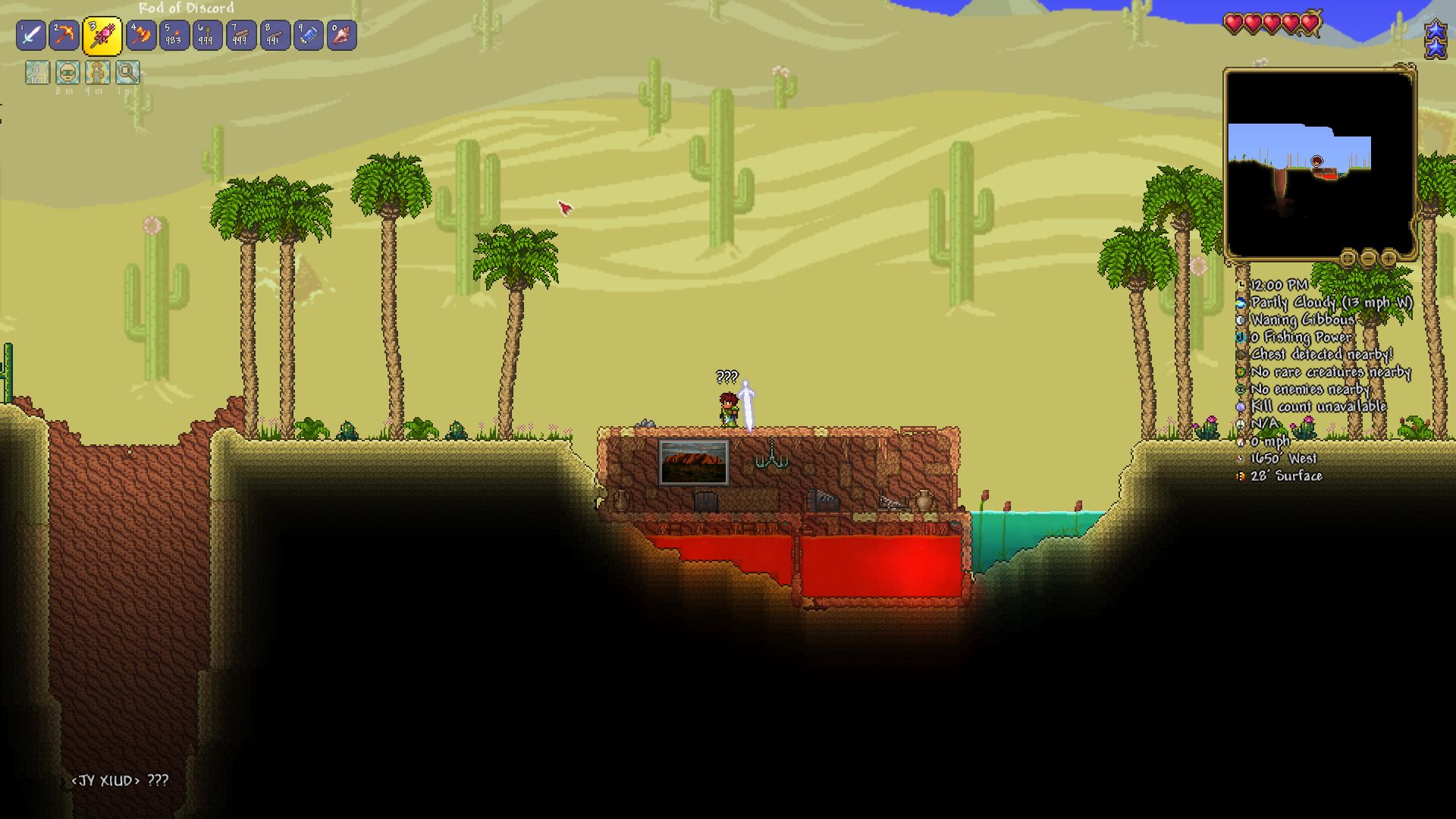
Task: Click the 0 Fishing Power indicator
Action: [1241, 337]
